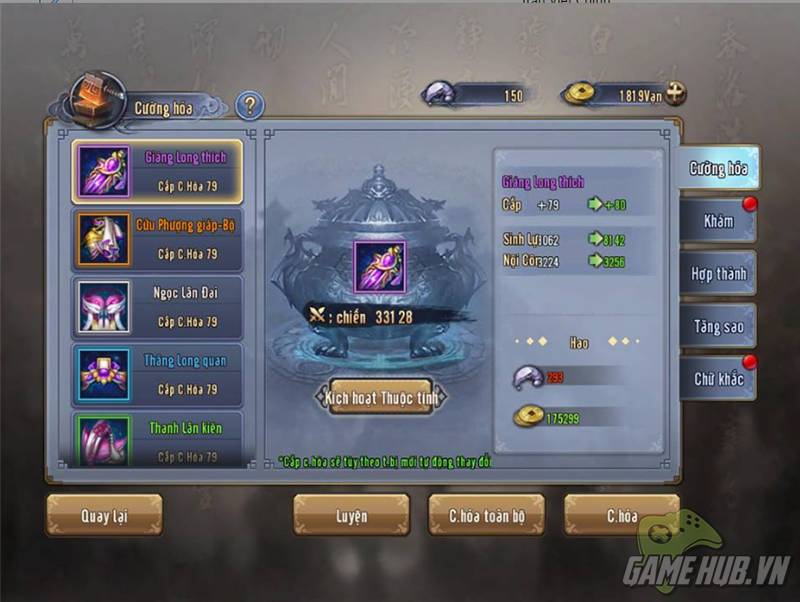This screenshot has height=602, width=800.
Task: Switch to the Cường hóa tab
Action: [718, 168]
